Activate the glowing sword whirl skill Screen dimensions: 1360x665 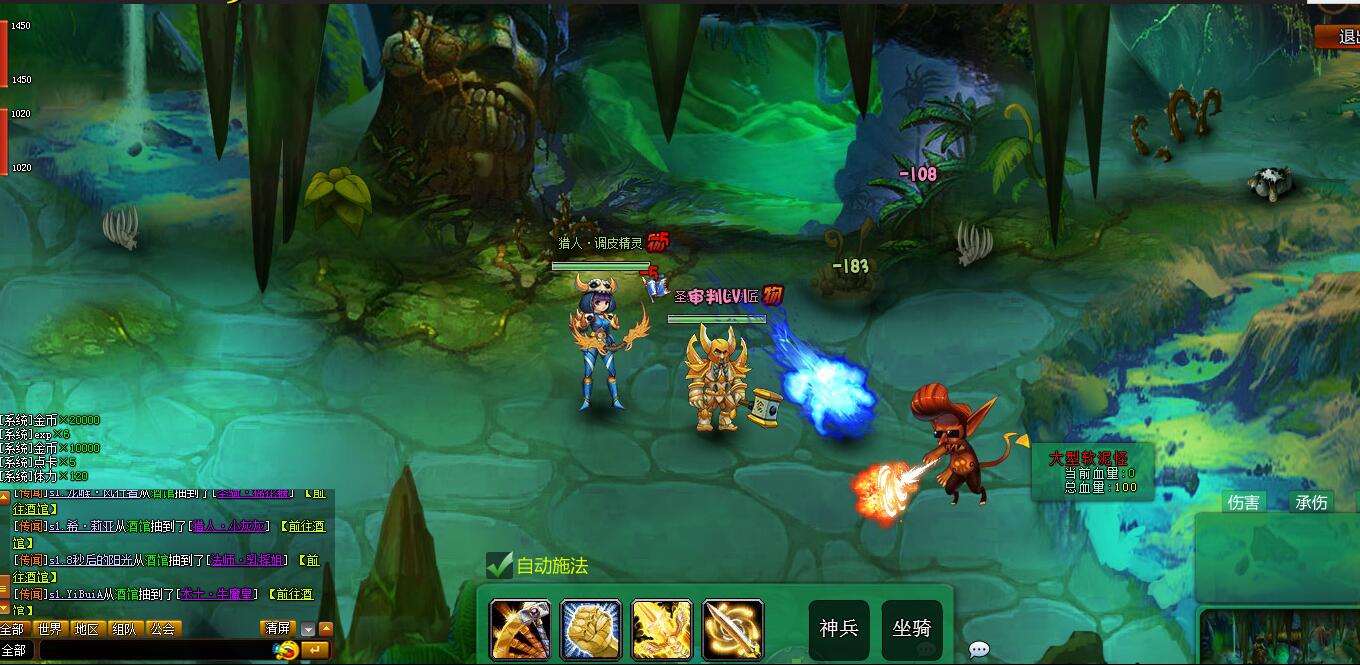click(733, 630)
